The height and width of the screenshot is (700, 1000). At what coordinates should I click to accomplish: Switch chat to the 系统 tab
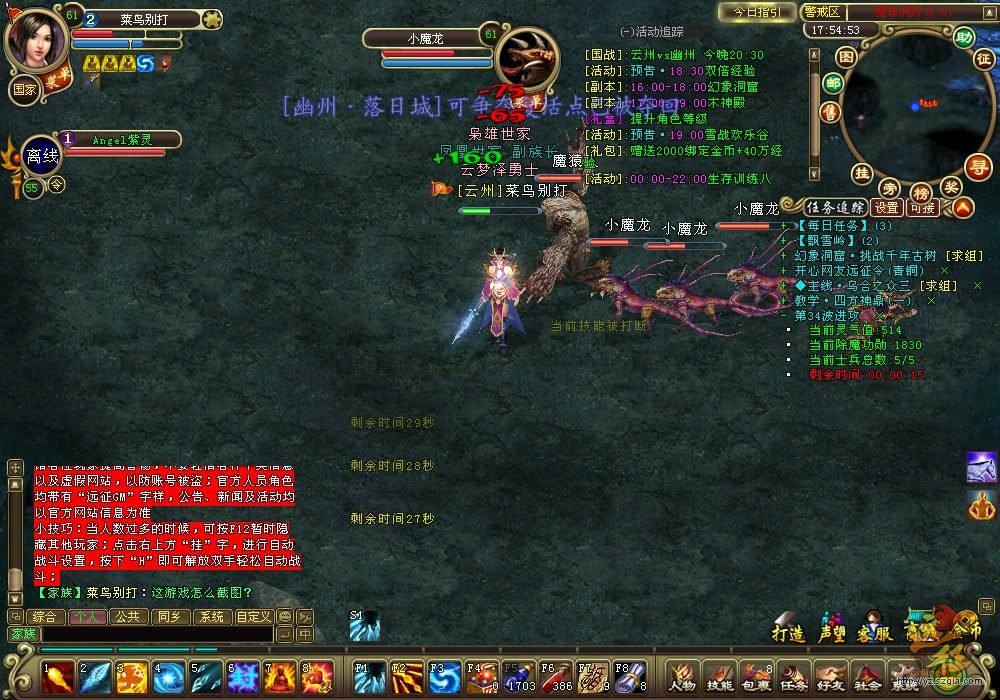click(210, 617)
